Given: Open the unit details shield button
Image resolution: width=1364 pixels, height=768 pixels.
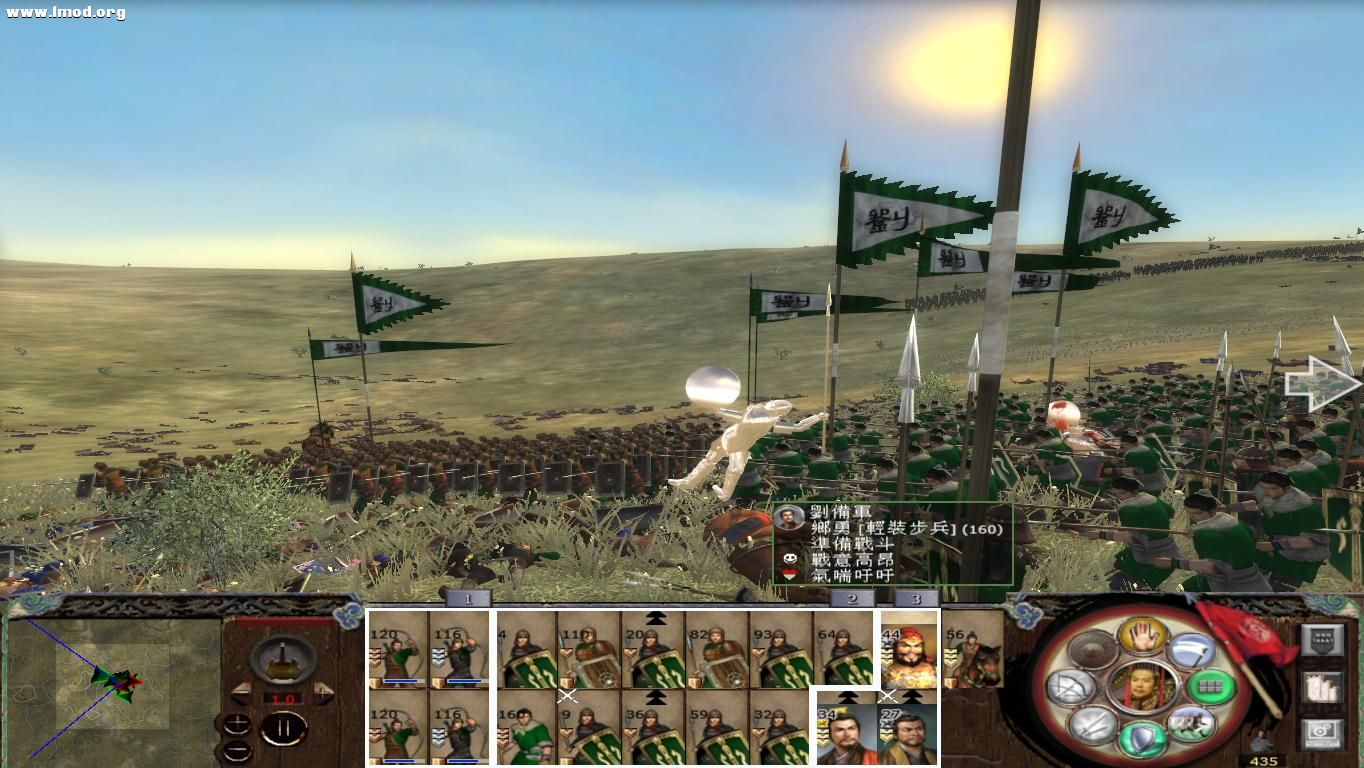Looking at the screenshot, I should (1323, 640).
